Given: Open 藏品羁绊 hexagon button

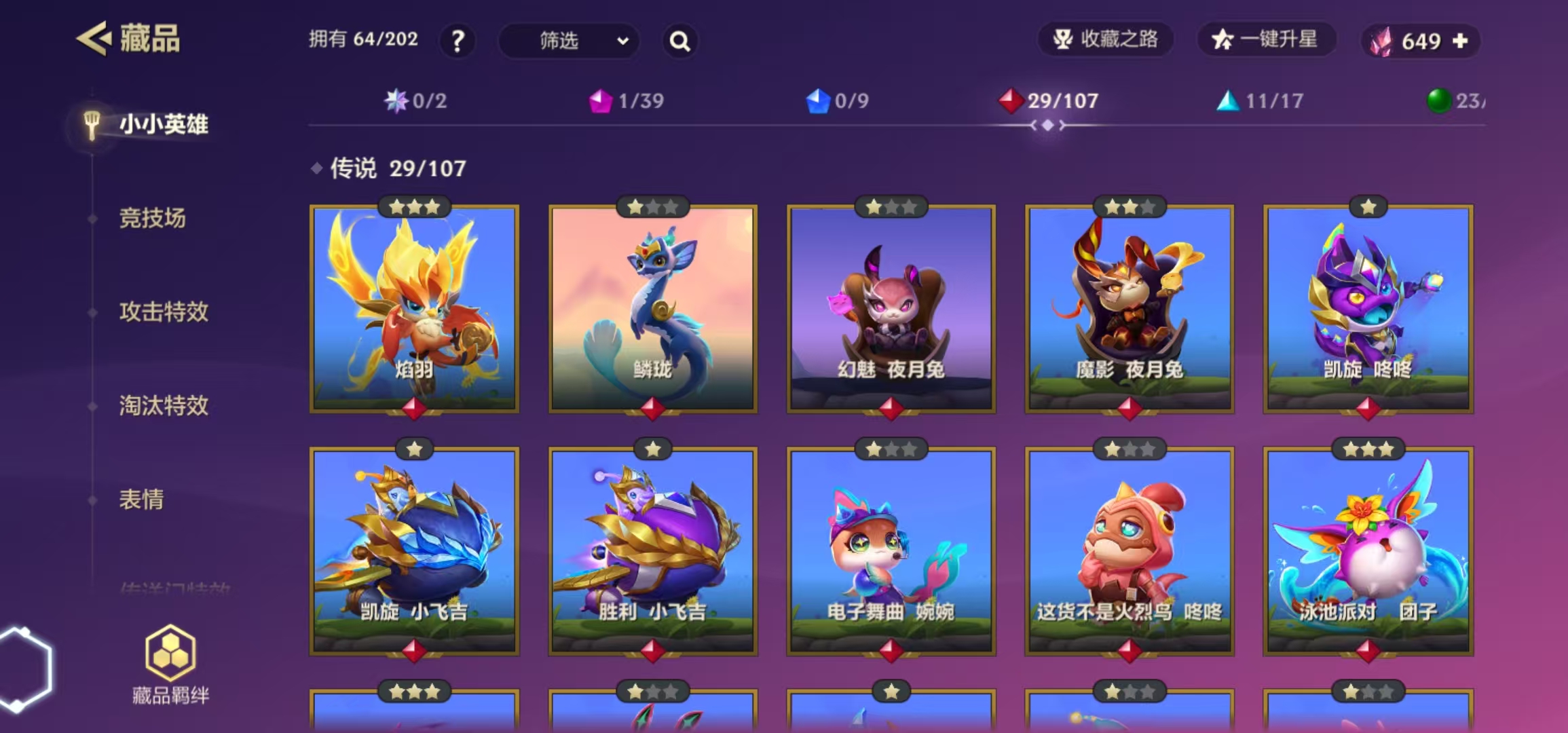Looking at the screenshot, I should 170,664.
